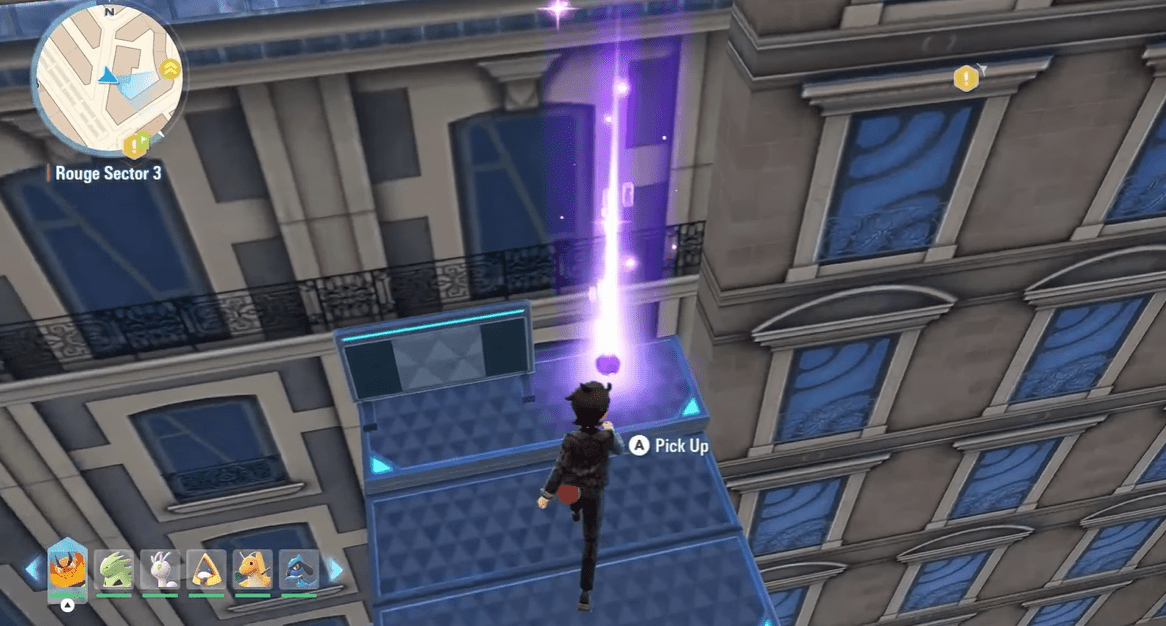Viewport: 1166px width, 626px height.
Task: Choose the green Tyranitar party slot
Action: point(114,570)
